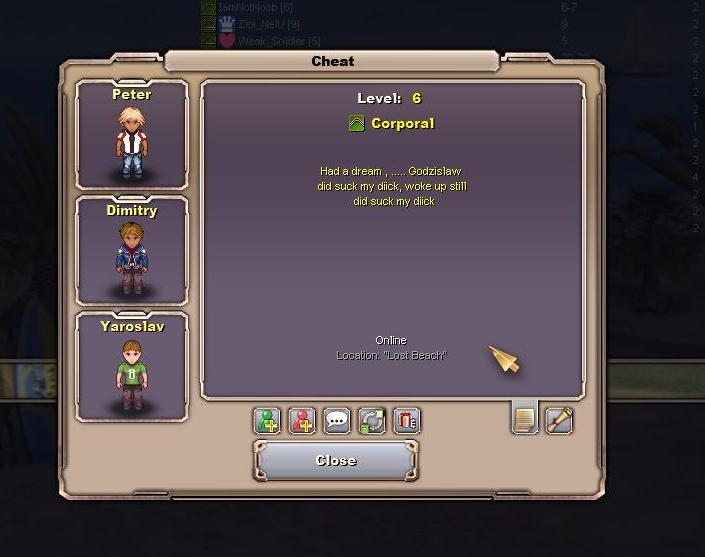Click the green circular arrows icon
This screenshot has height=557, width=705.
372,421
